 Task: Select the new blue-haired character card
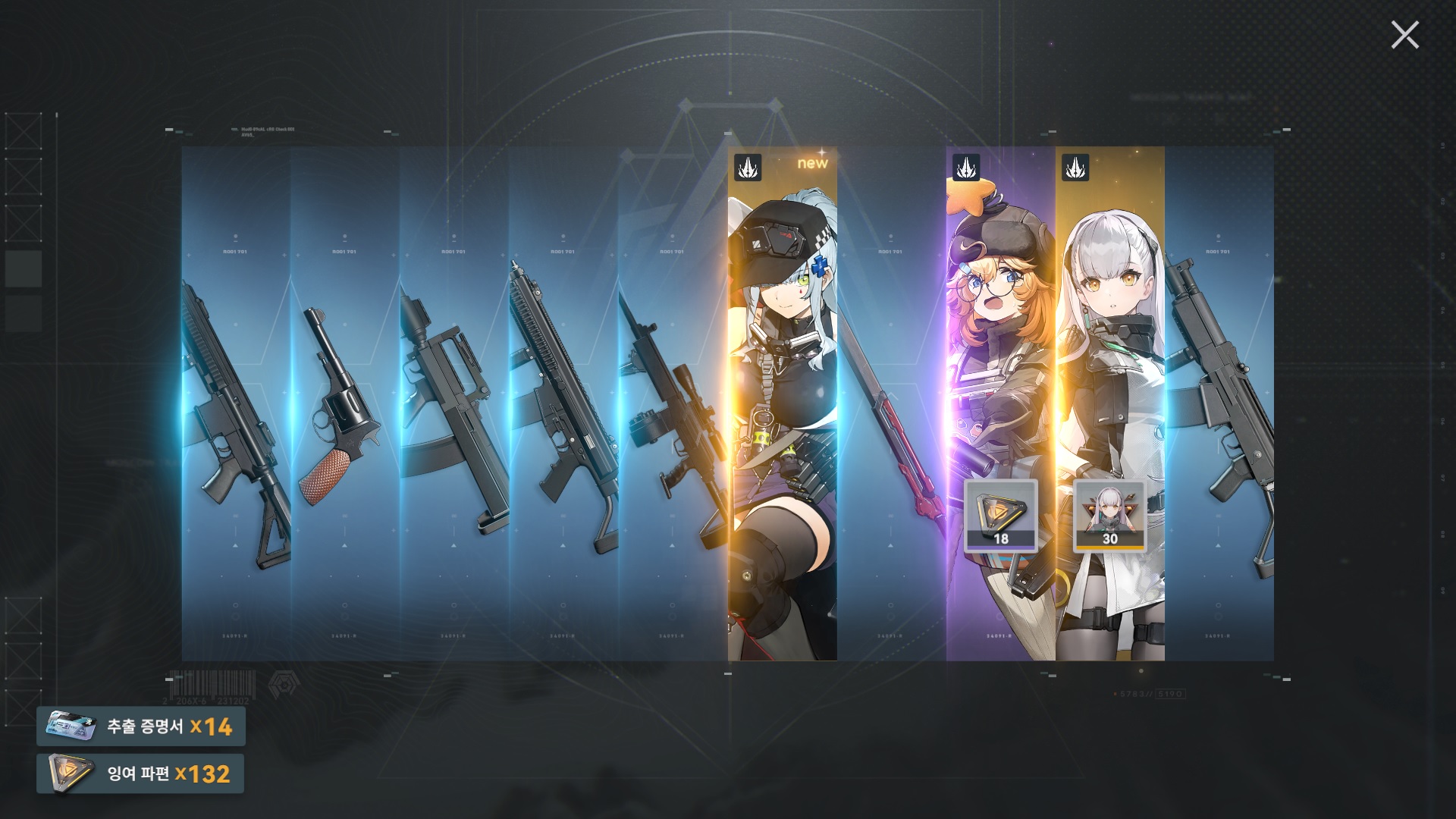point(782,402)
